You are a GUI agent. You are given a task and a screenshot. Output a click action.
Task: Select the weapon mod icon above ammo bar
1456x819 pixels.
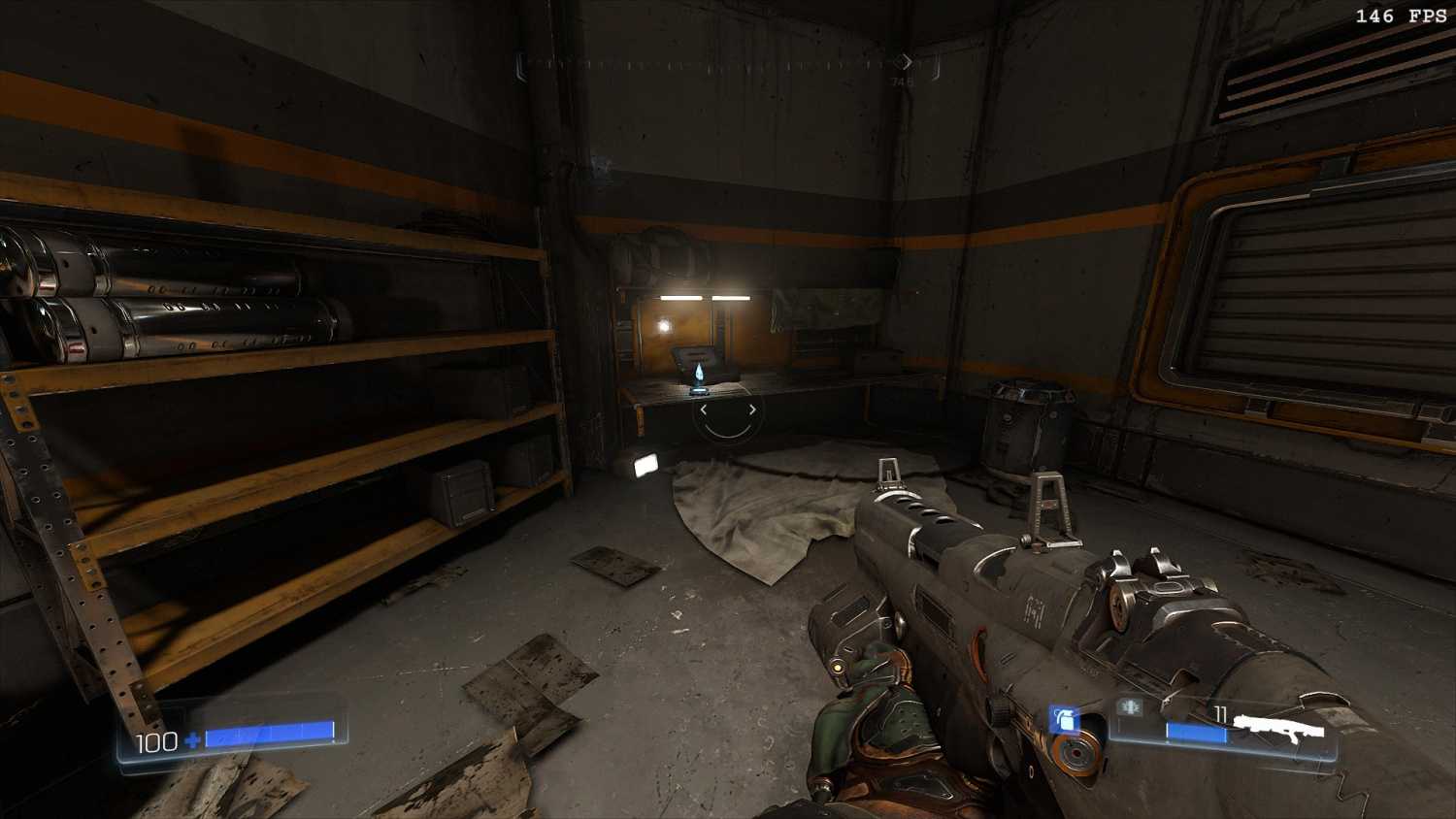(x=1129, y=707)
